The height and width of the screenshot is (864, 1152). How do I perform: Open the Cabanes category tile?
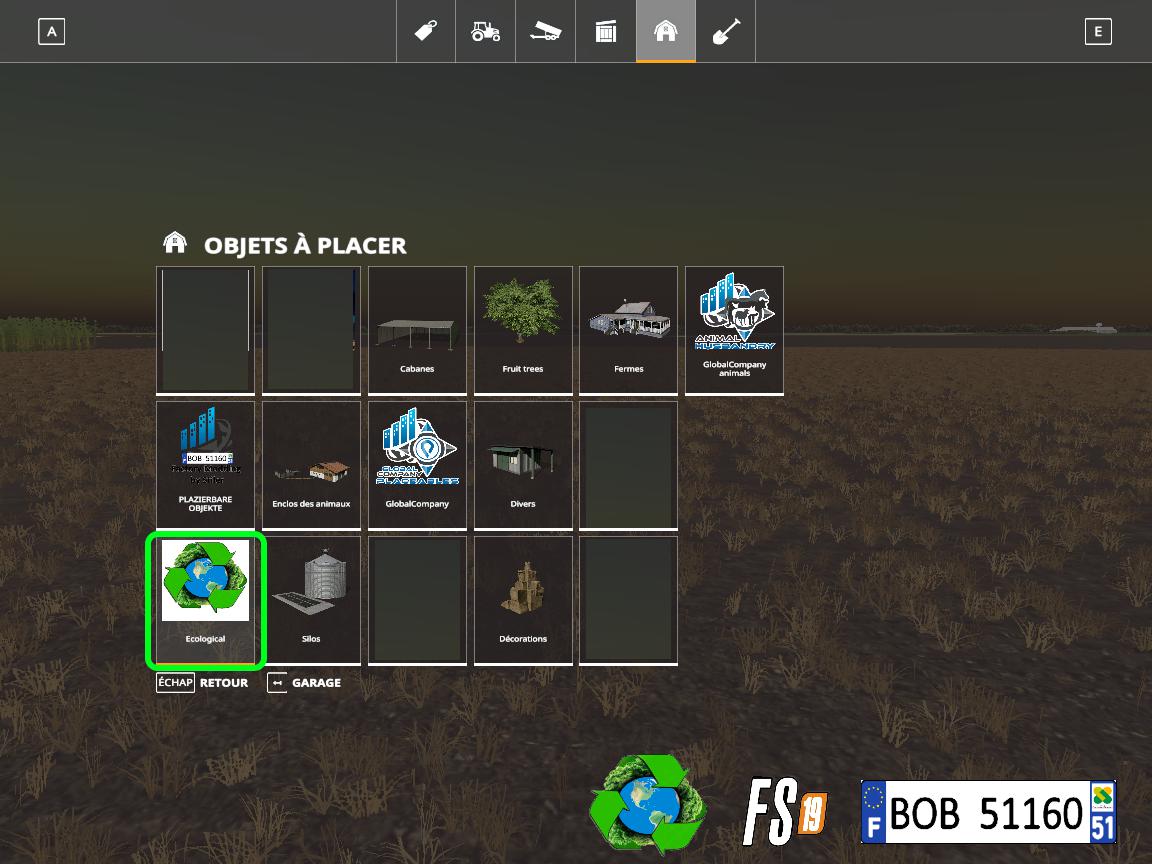coord(417,330)
